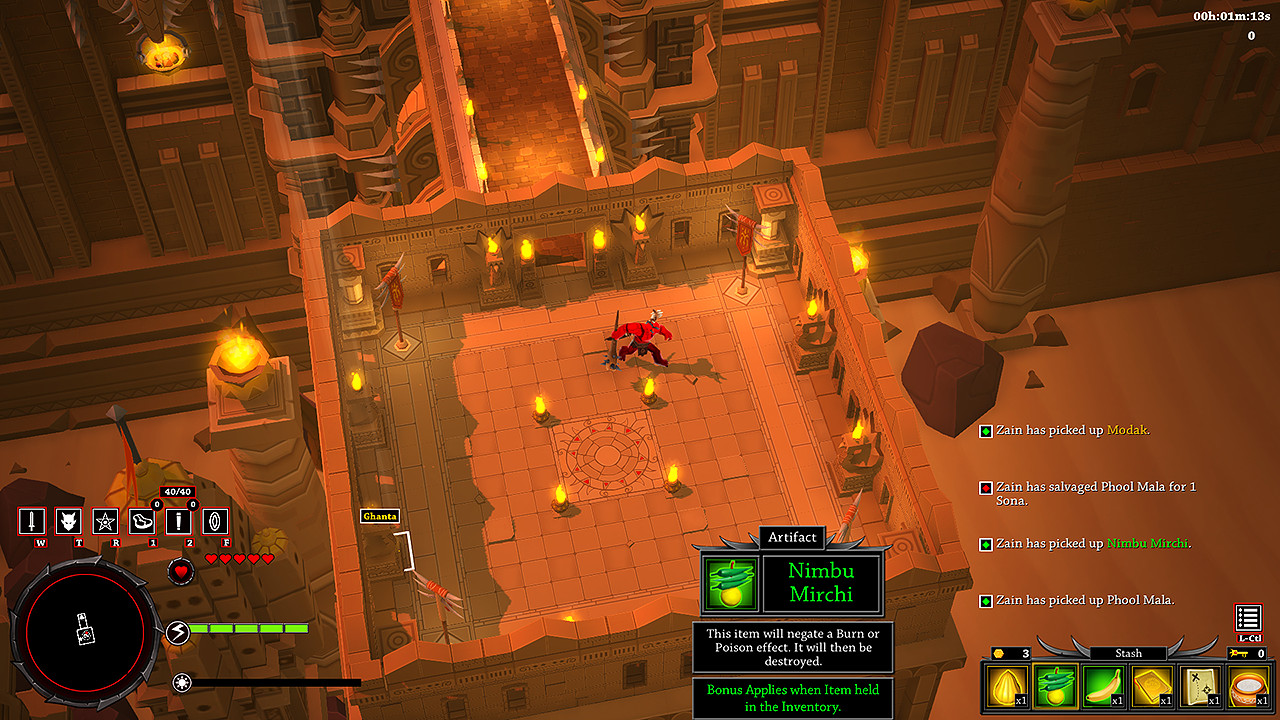Activate the oval ring ability icon
This screenshot has height=720, width=1280.
(x=216, y=521)
